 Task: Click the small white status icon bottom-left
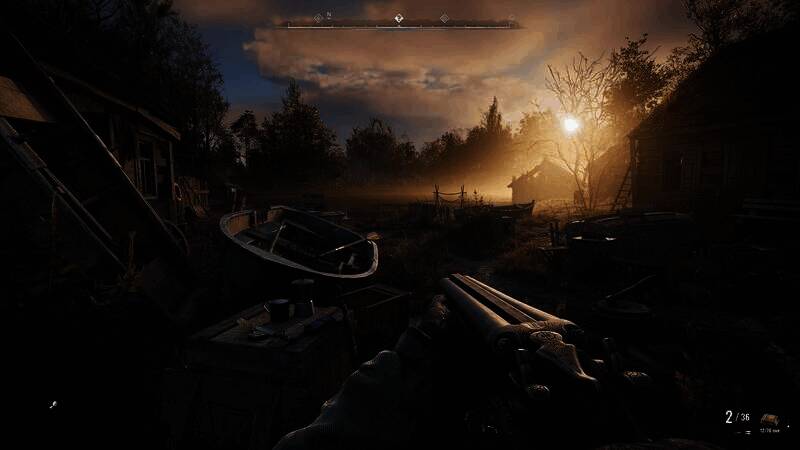[53, 405]
